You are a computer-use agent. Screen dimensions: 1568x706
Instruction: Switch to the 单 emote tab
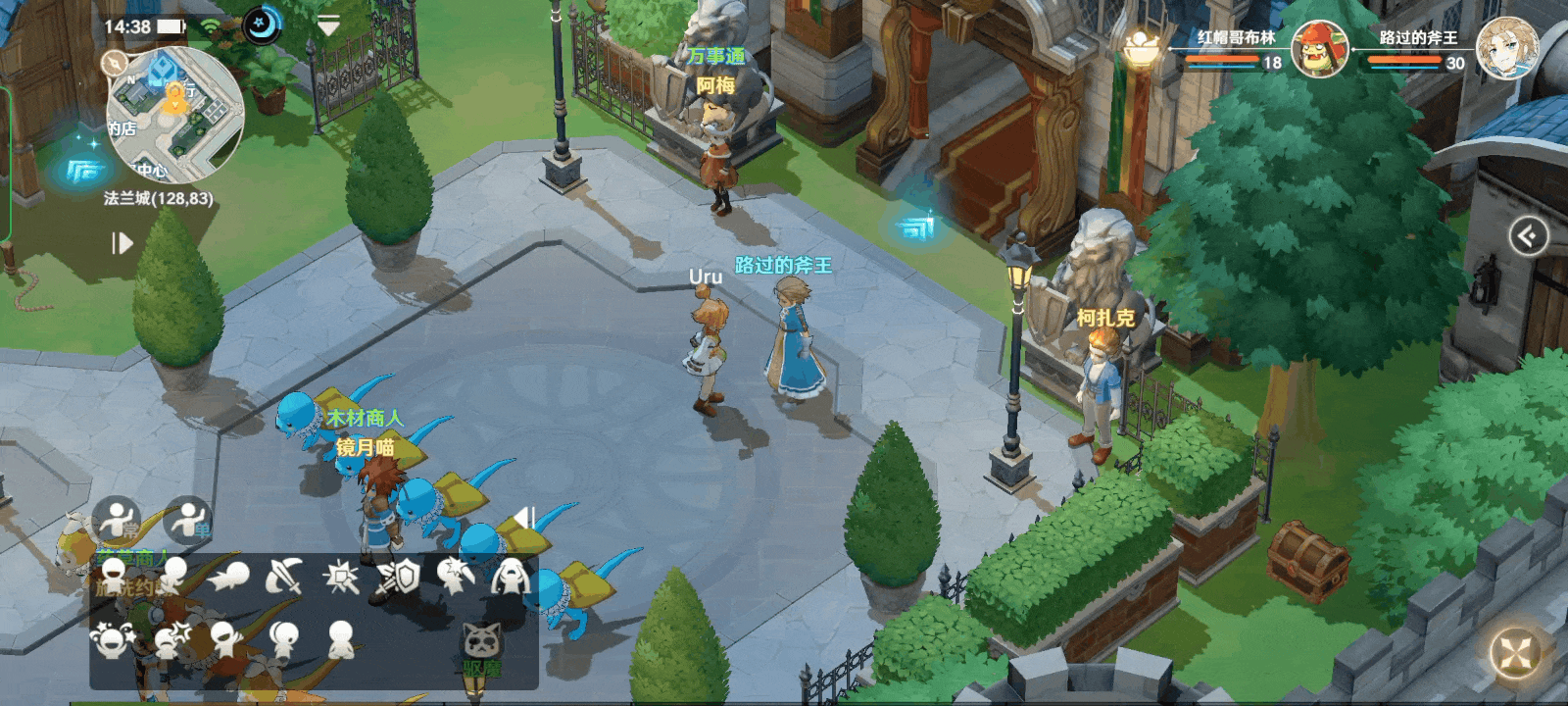(x=188, y=520)
